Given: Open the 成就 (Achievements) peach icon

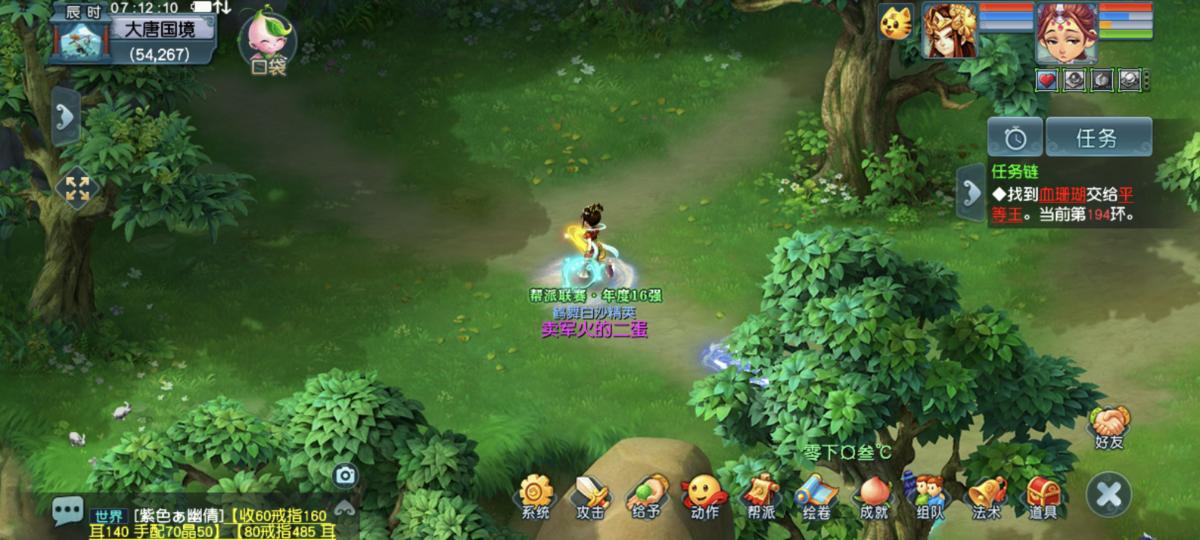Looking at the screenshot, I should [873, 495].
